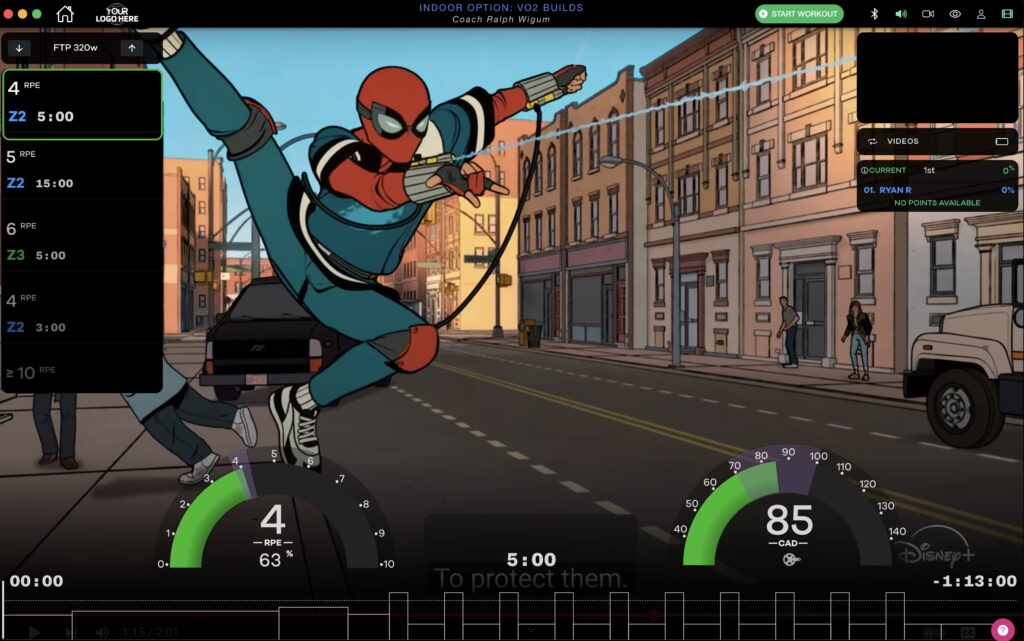Select the 5 RPE Z2 15:00 interval
Viewport: 1024px width, 641px height.
[x=82, y=171]
